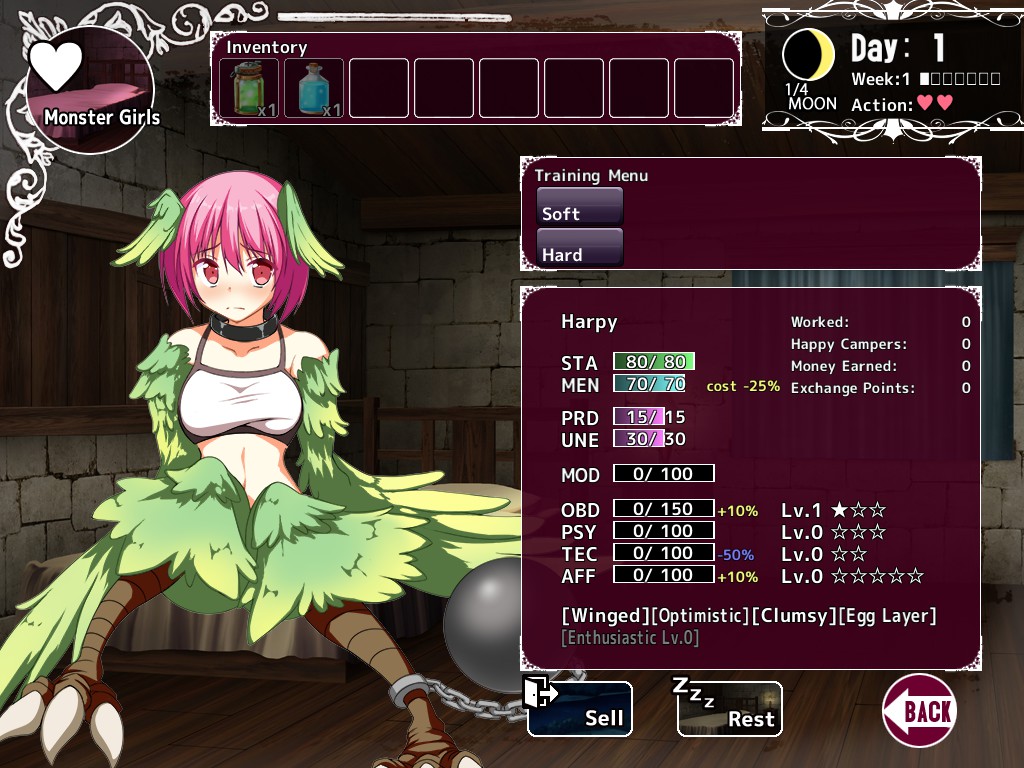The image size is (1024, 768).
Task: Let the Harpy Rest
Action: point(729,709)
